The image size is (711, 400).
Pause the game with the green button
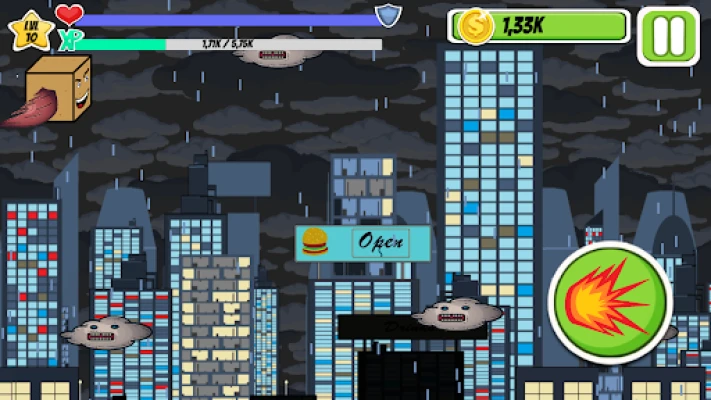tap(668, 37)
